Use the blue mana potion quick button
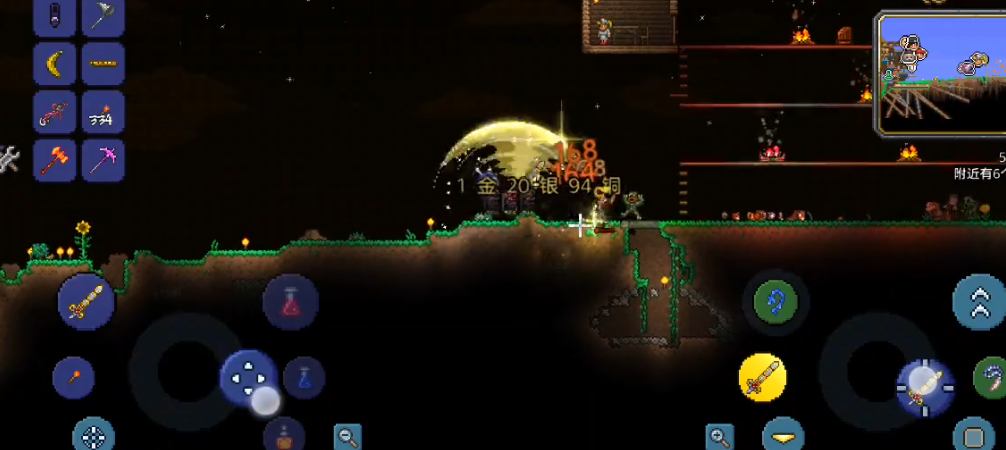Screen dimensions: 1006x450 click(x=304, y=378)
